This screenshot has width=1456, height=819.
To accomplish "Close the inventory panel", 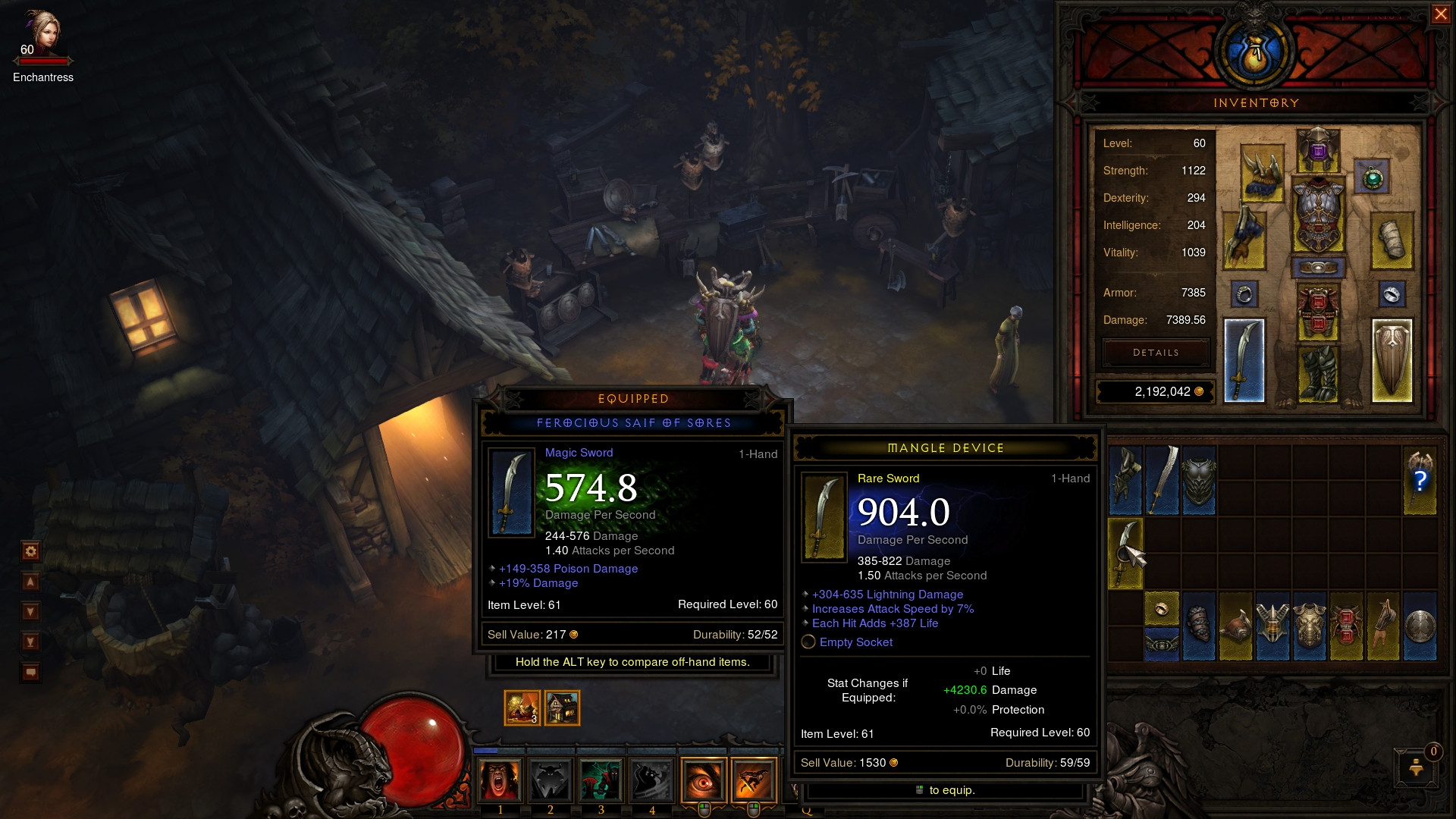I will tap(1440, 14).
